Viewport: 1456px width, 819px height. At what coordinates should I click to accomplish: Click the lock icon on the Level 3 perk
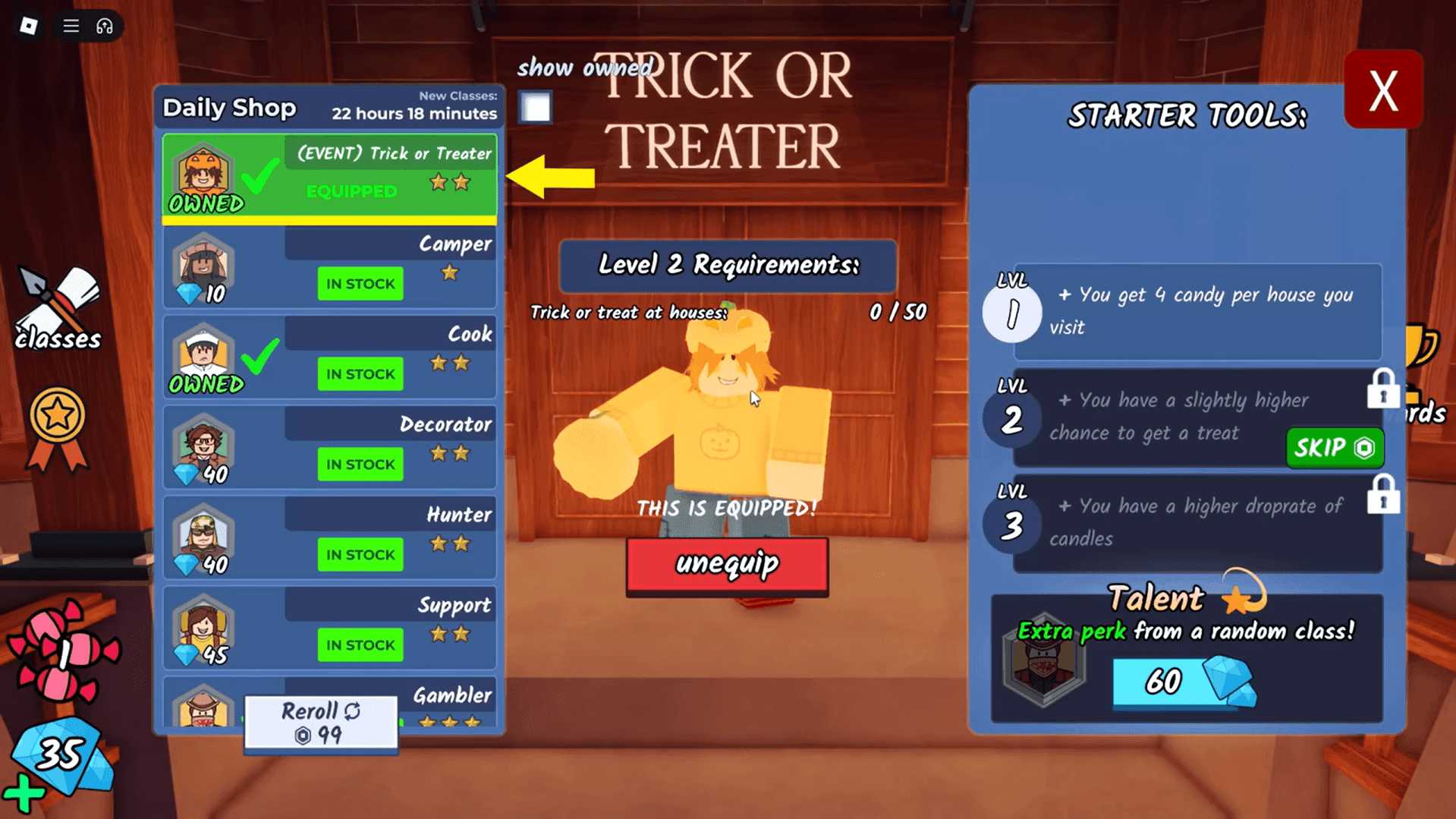(x=1384, y=495)
